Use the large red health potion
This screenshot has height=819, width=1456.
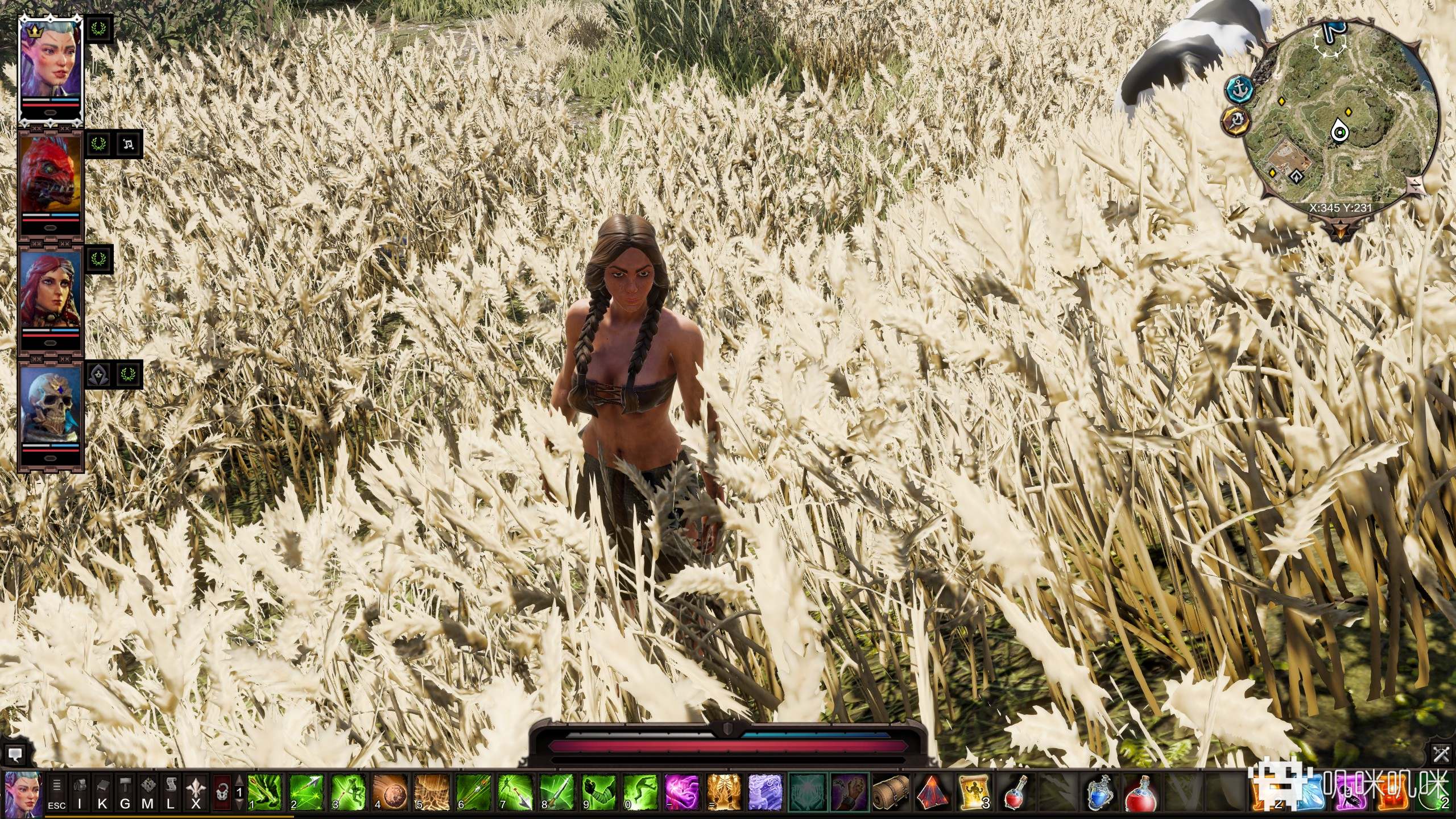tap(1142, 793)
